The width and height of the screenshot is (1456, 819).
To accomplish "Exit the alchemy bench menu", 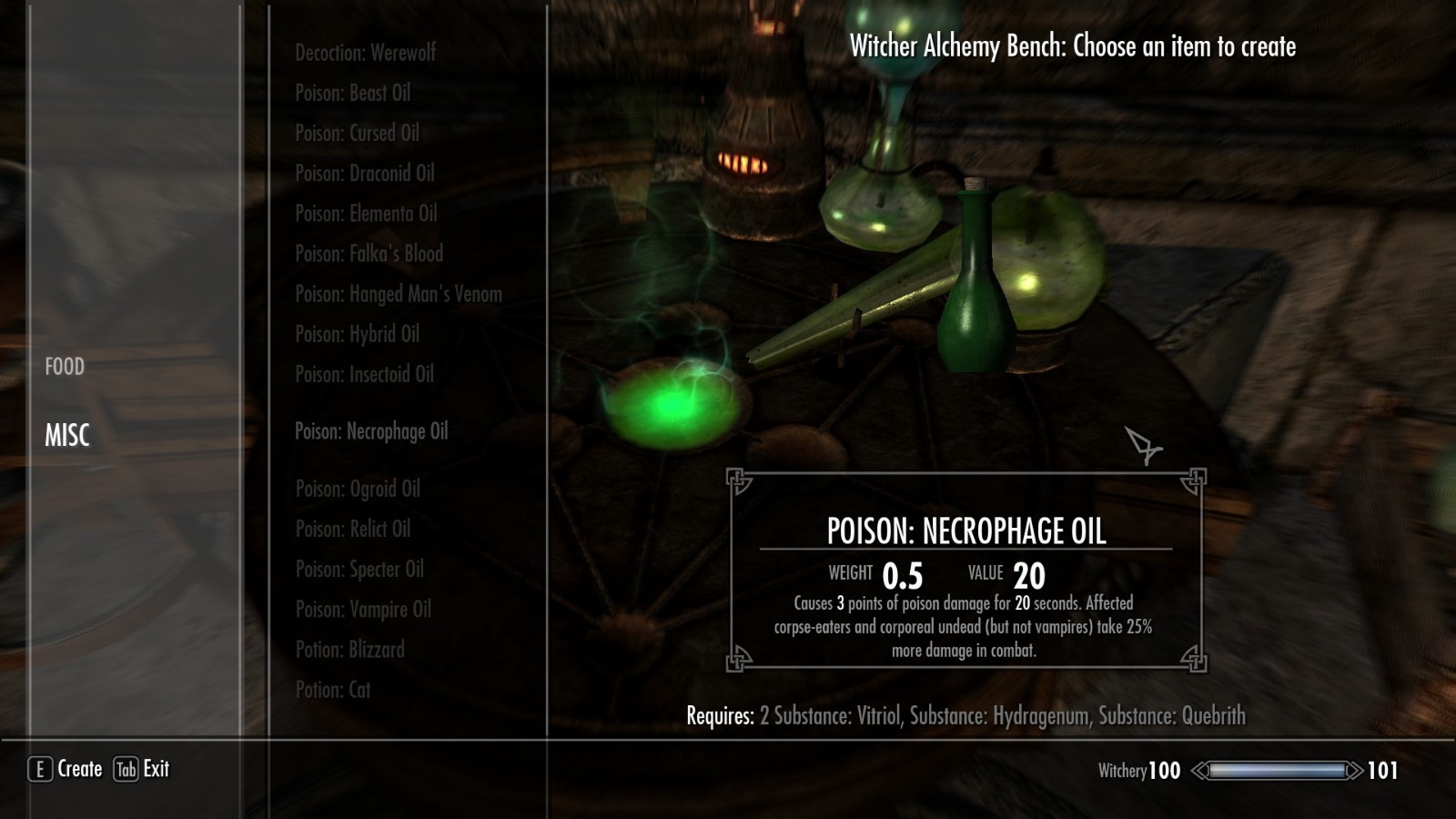I will coord(143,769).
